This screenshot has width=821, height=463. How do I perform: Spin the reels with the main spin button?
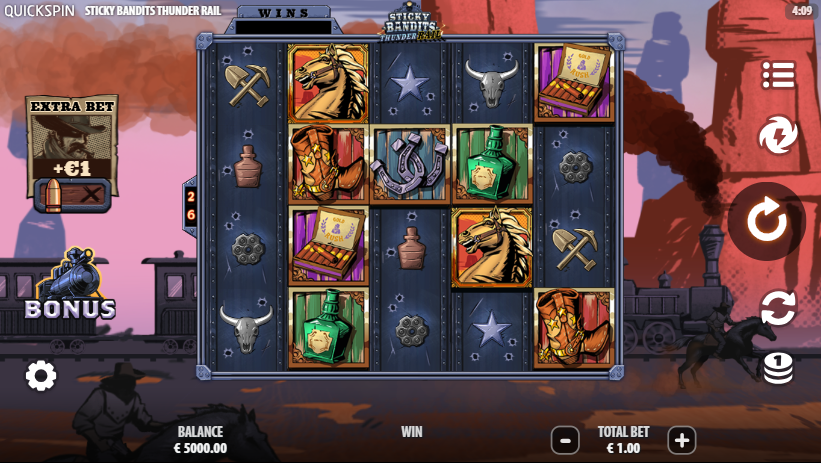coord(767,221)
